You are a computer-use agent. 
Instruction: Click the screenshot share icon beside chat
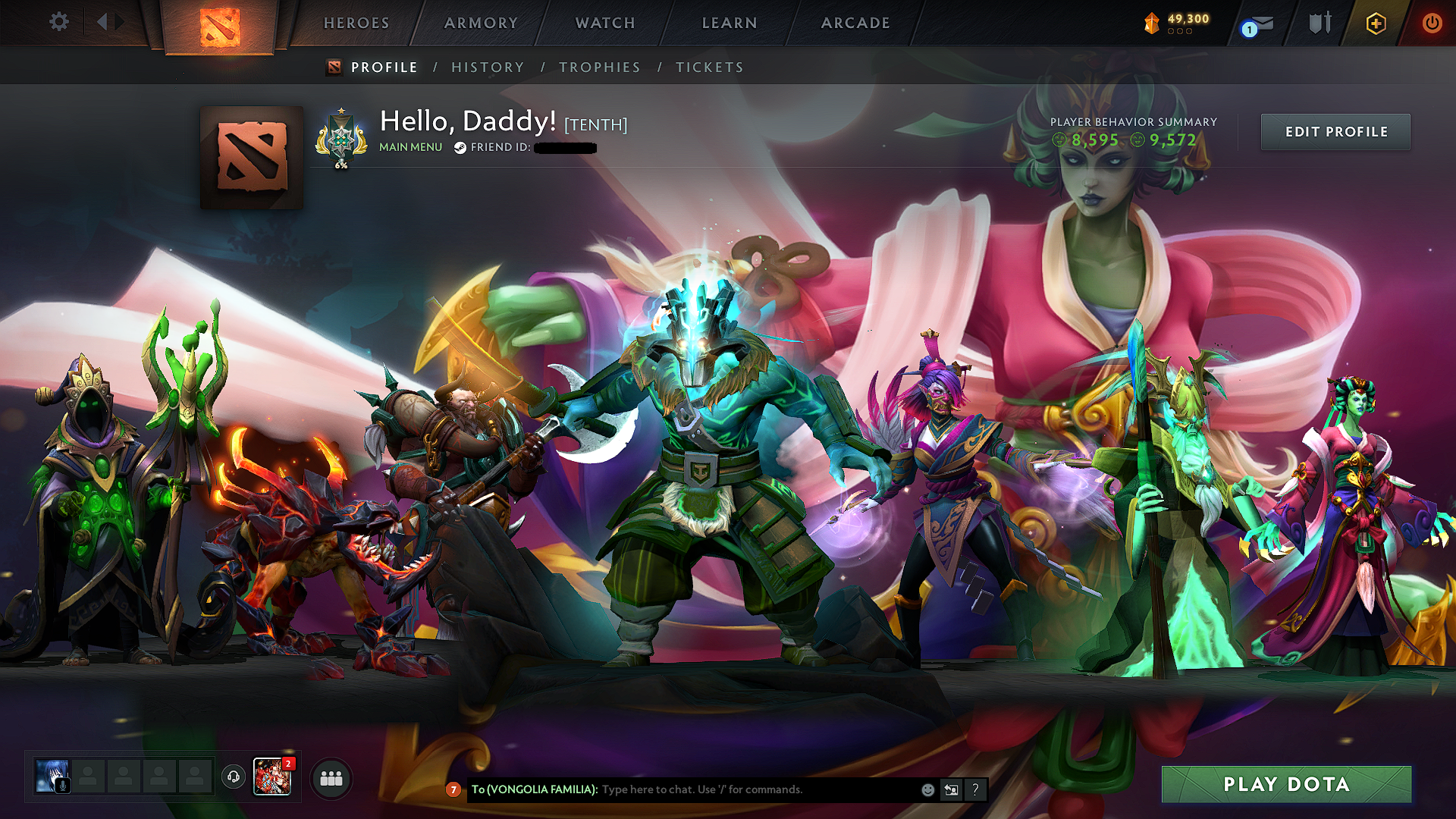tap(951, 789)
